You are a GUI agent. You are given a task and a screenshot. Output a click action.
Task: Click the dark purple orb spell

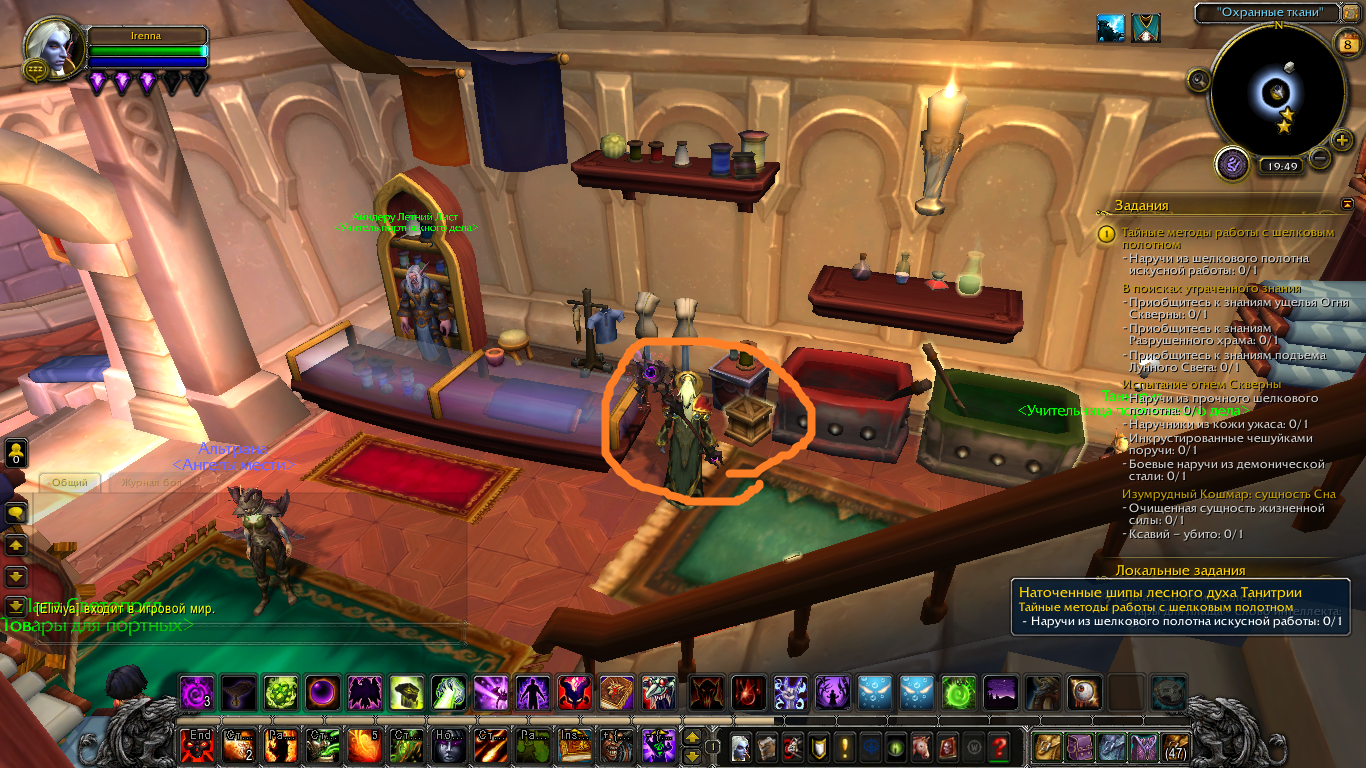pyautogui.click(x=323, y=692)
